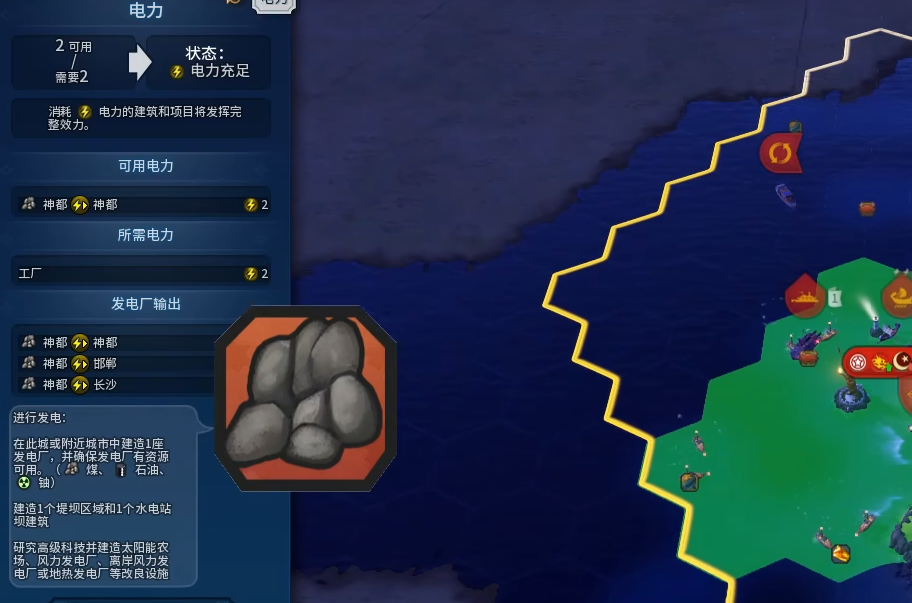Select the naval unit flag with ship icon
Image resolution: width=912 pixels, height=603 pixels.
804,297
